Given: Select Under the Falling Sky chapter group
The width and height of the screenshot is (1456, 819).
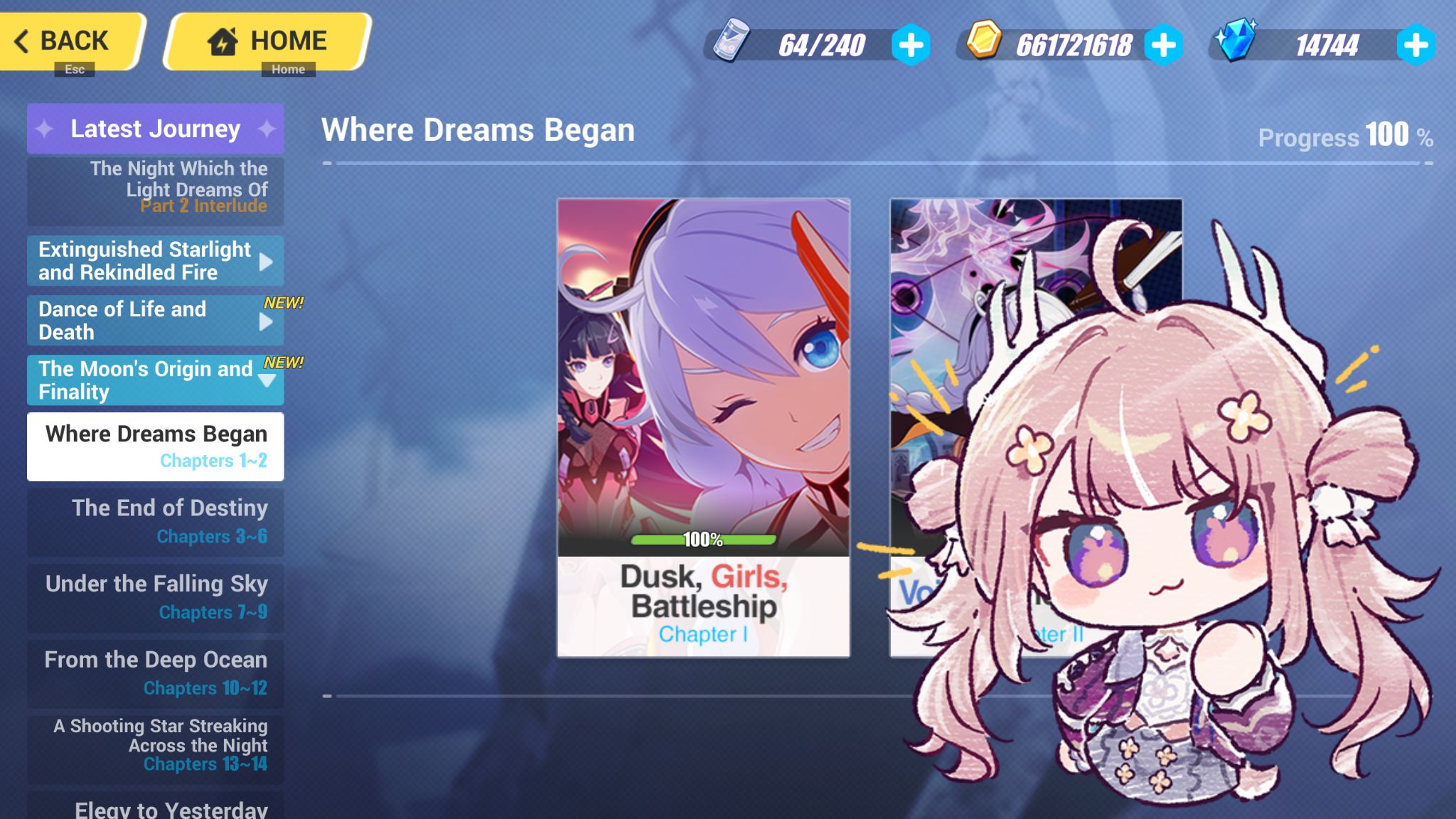Looking at the screenshot, I should point(155,596).
